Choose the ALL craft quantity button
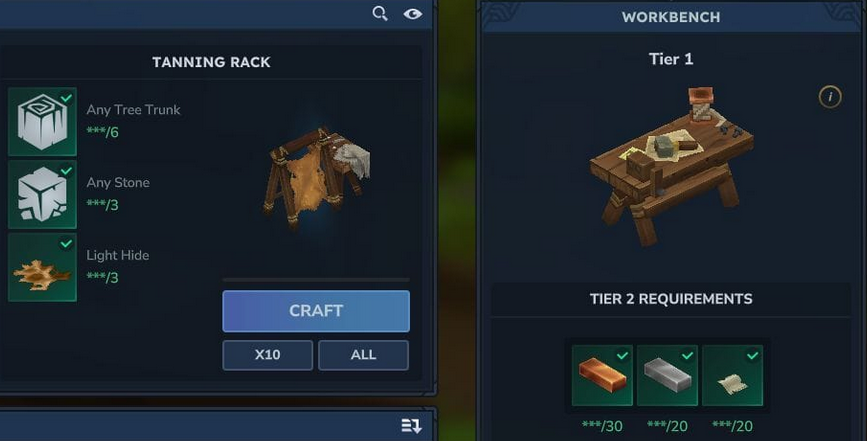Image resolution: width=867 pixels, height=441 pixels. [x=363, y=355]
